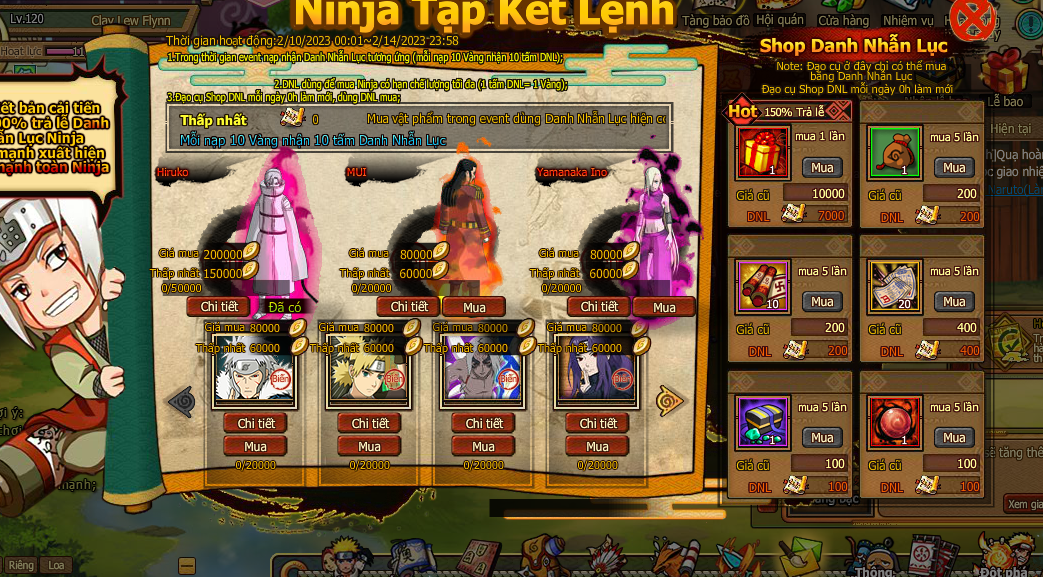
Task: Purchase the brown pouch shop item
Action: click(x=954, y=167)
